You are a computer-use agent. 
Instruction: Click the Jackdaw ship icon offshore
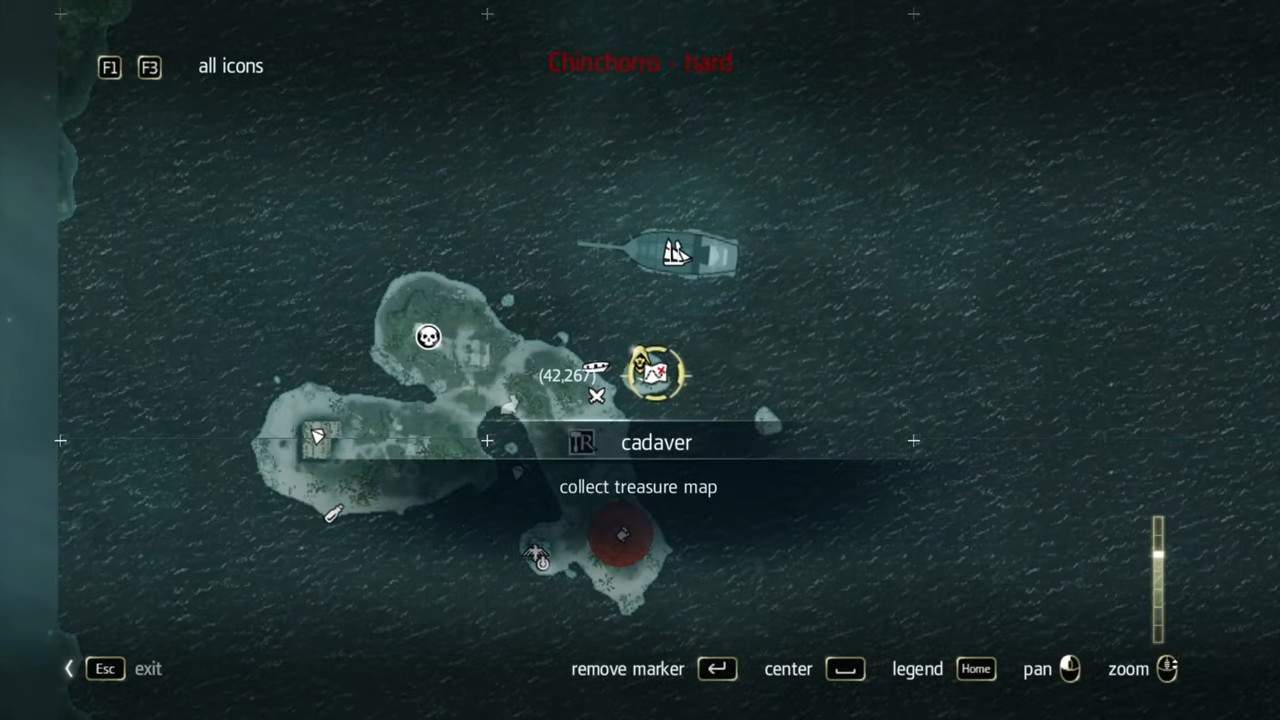675,253
